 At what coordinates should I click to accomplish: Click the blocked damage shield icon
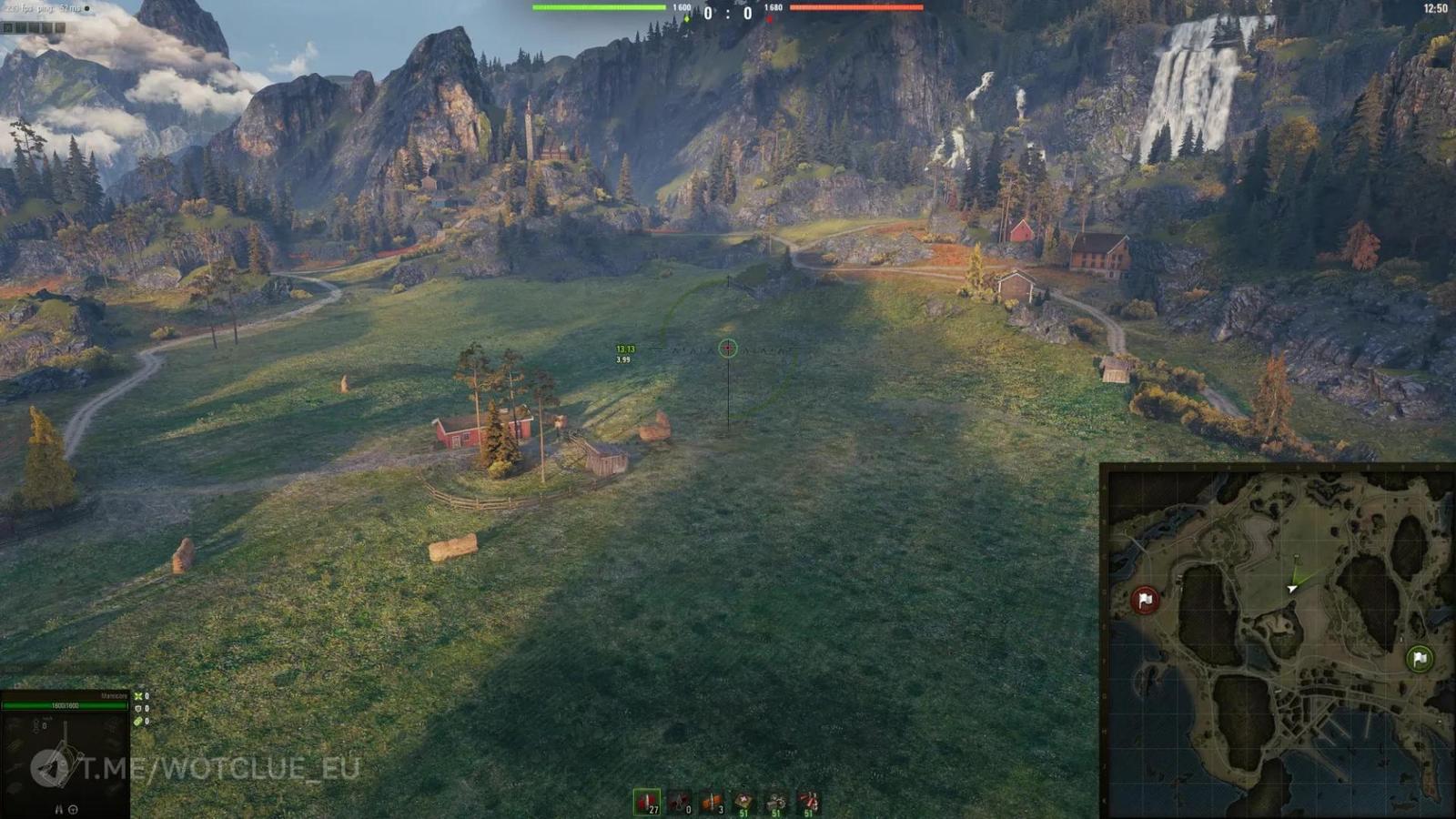138,709
